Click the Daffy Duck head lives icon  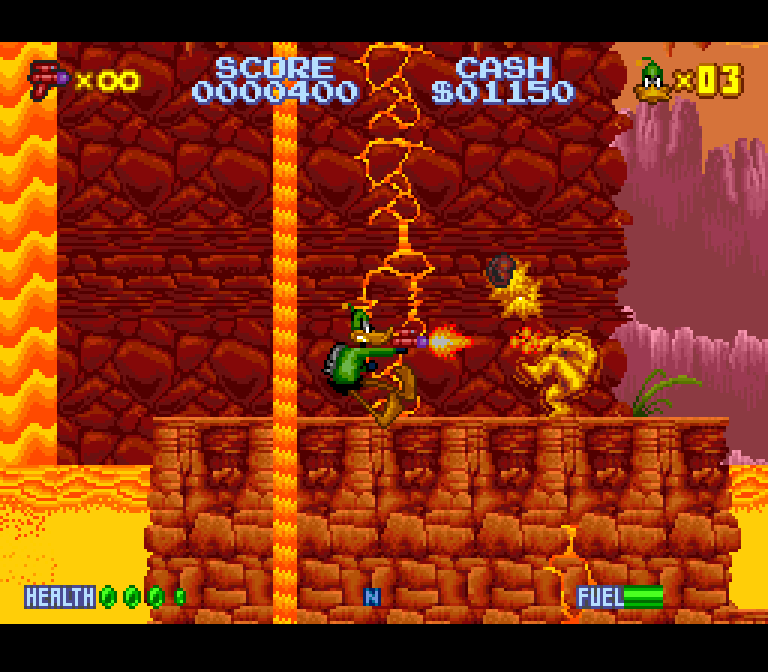653,81
